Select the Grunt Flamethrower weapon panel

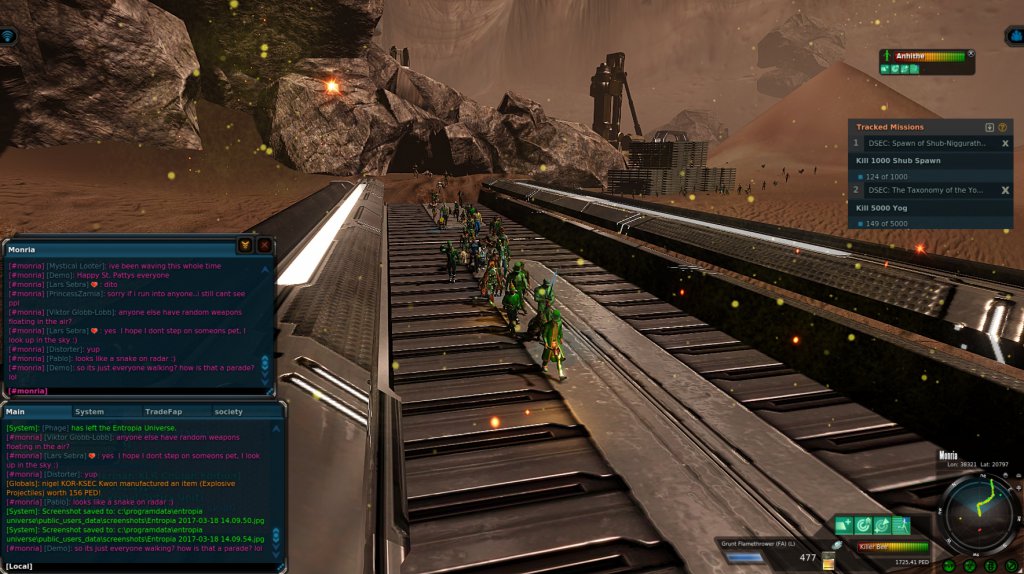(x=767, y=551)
